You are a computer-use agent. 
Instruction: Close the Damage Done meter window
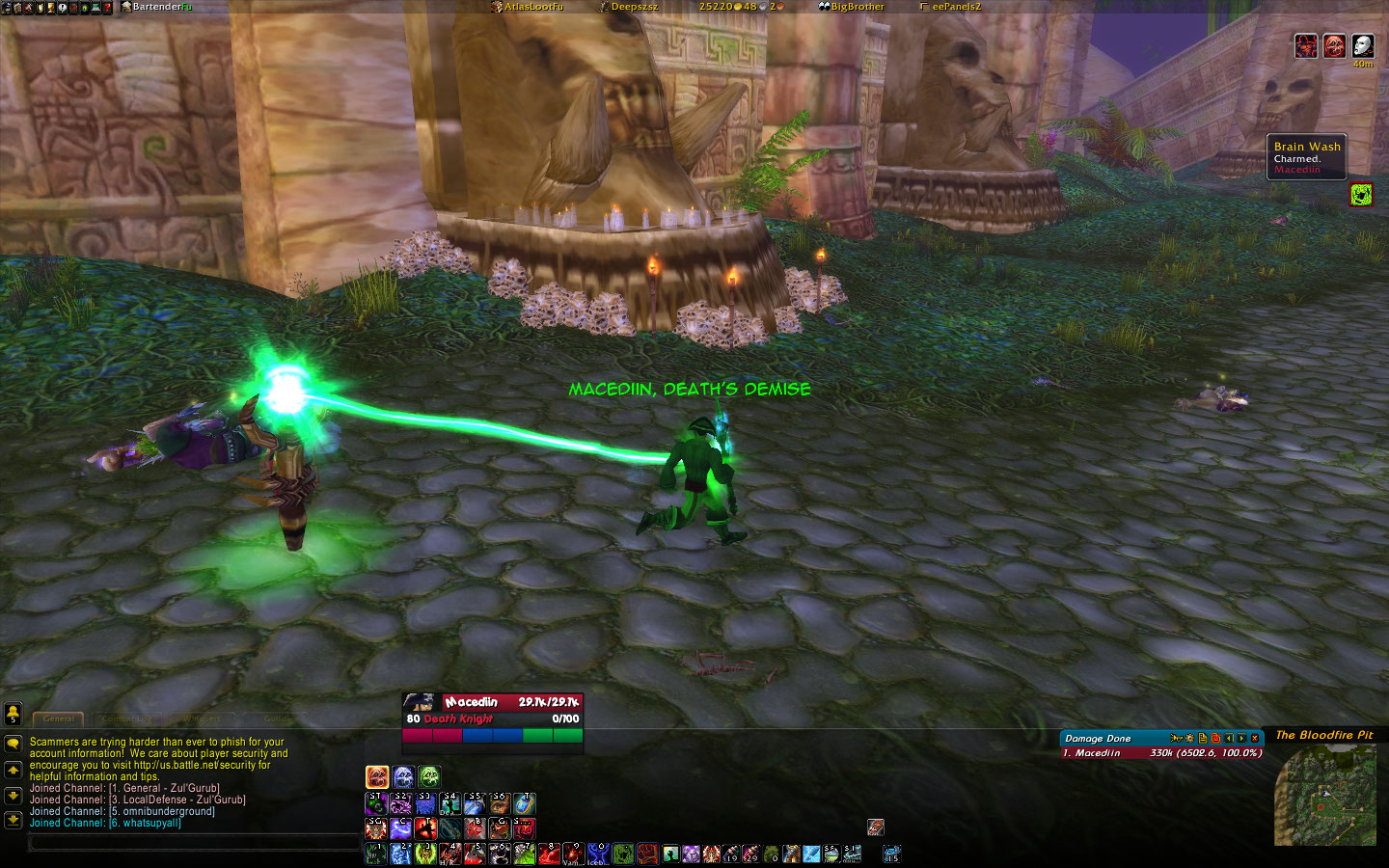coord(1255,738)
